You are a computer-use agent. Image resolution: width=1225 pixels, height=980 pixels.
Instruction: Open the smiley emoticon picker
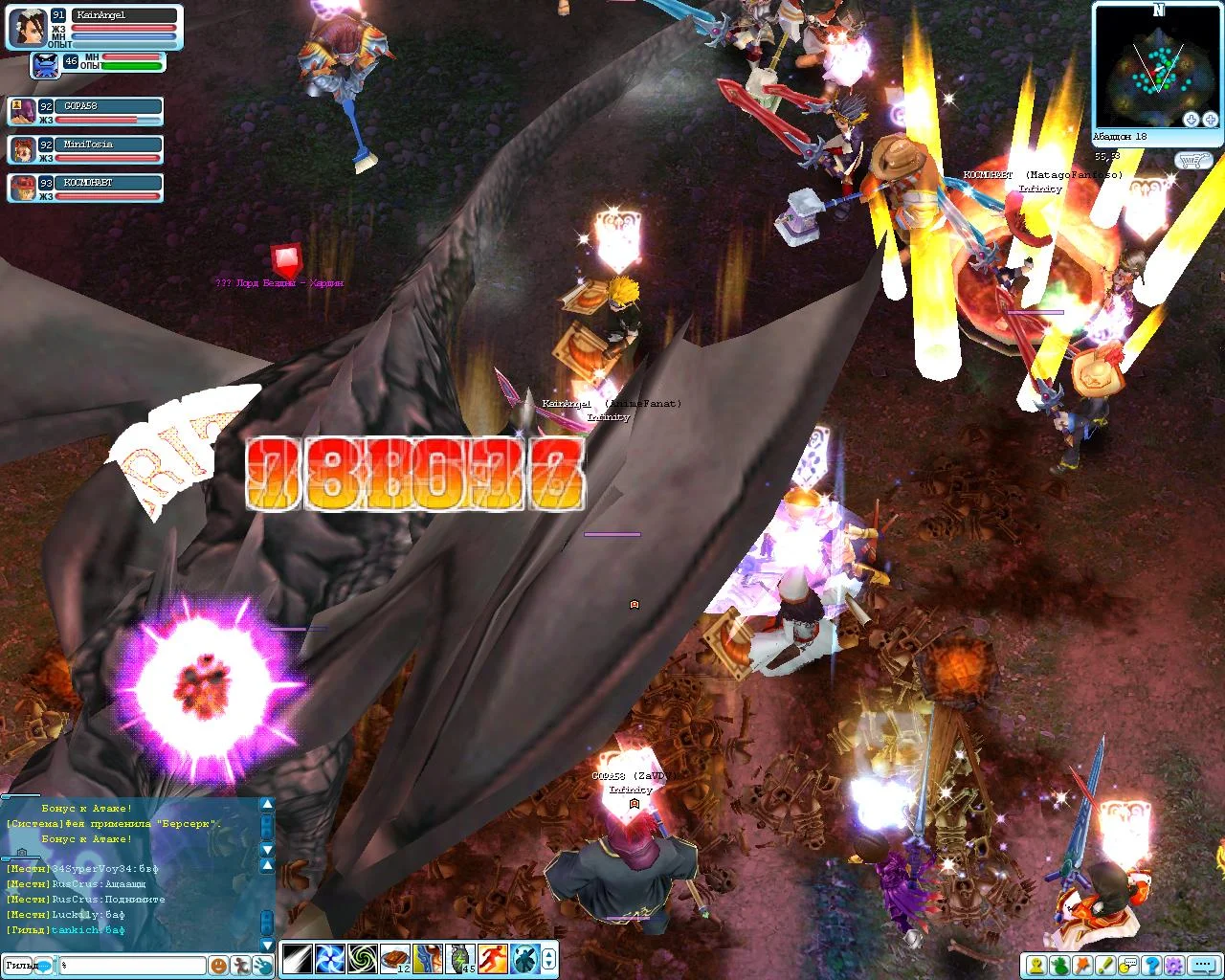click(x=219, y=966)
